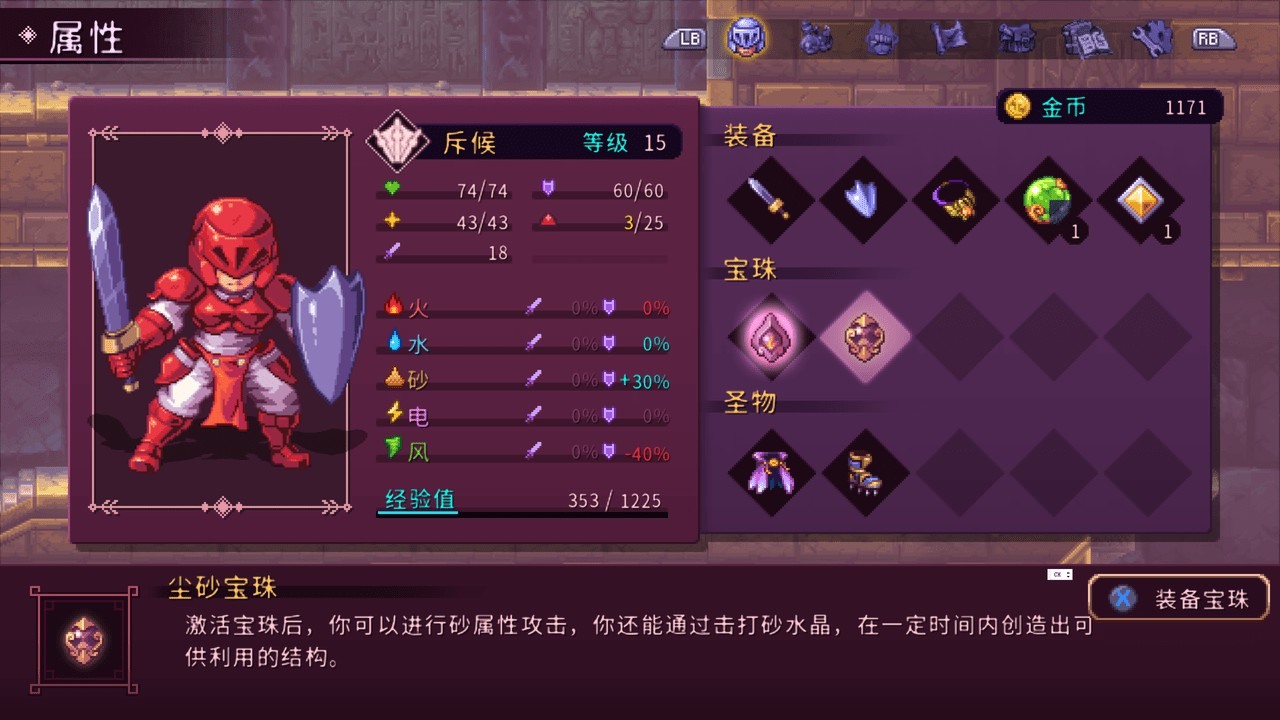This screenshot has height=720, width=1280.
Task: Open the backpack inventory icon
Action: tap(1017, 38)
